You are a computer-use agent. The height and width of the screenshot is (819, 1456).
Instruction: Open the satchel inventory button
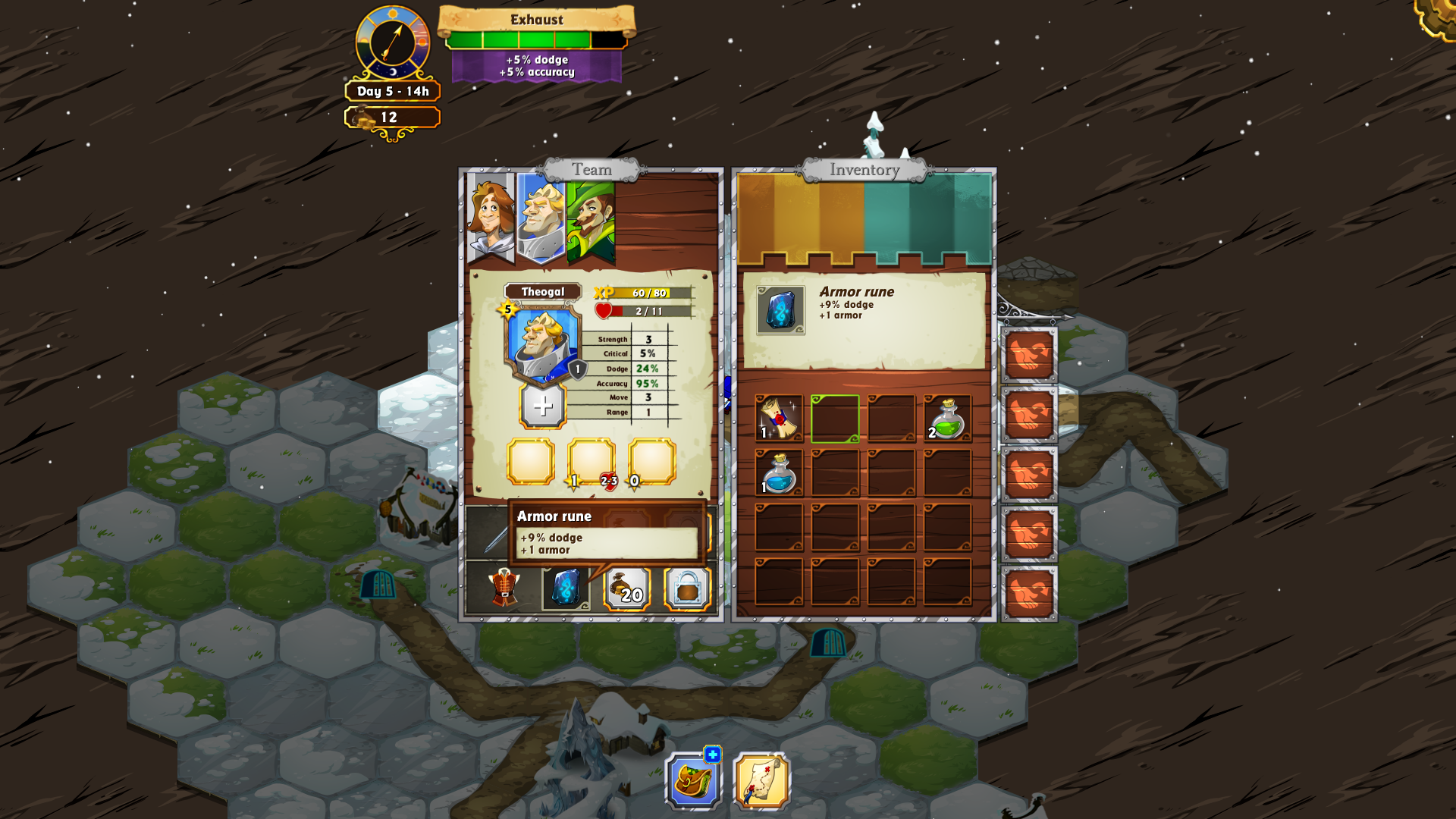[693, 780]
